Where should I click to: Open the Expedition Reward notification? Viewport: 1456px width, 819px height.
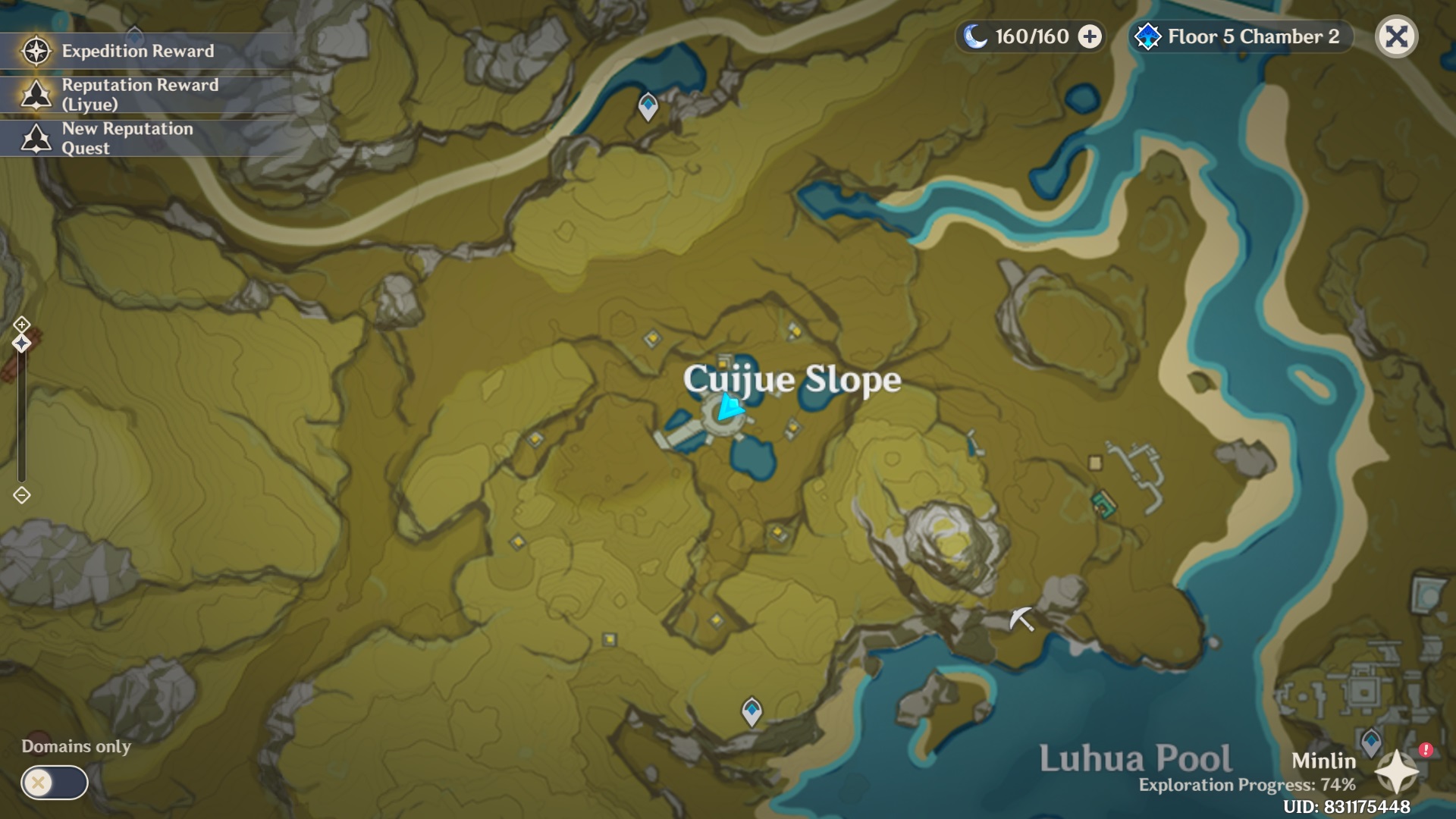[136, 51]
